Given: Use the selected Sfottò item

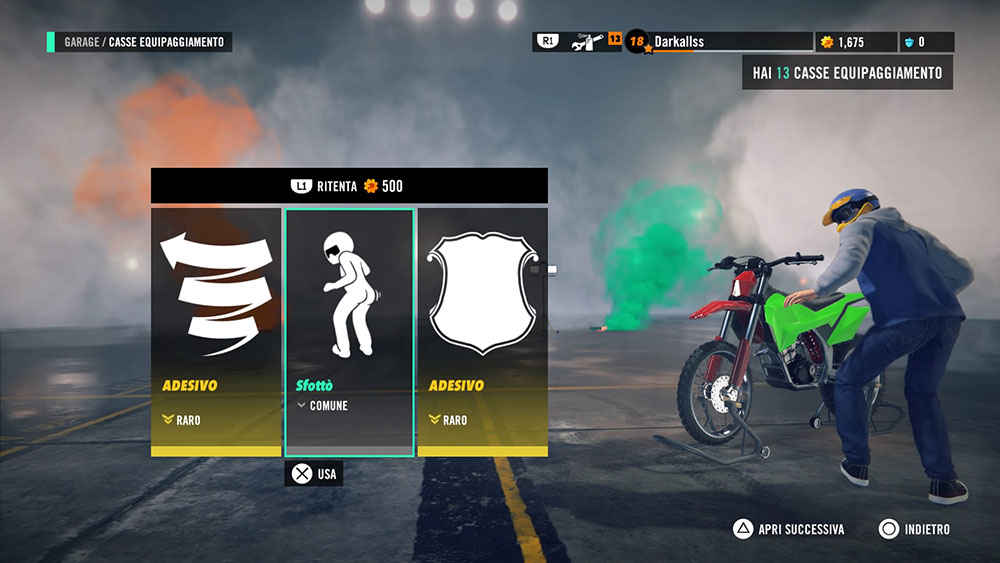Looking at the screenshot, I should (x=314, y=473).
